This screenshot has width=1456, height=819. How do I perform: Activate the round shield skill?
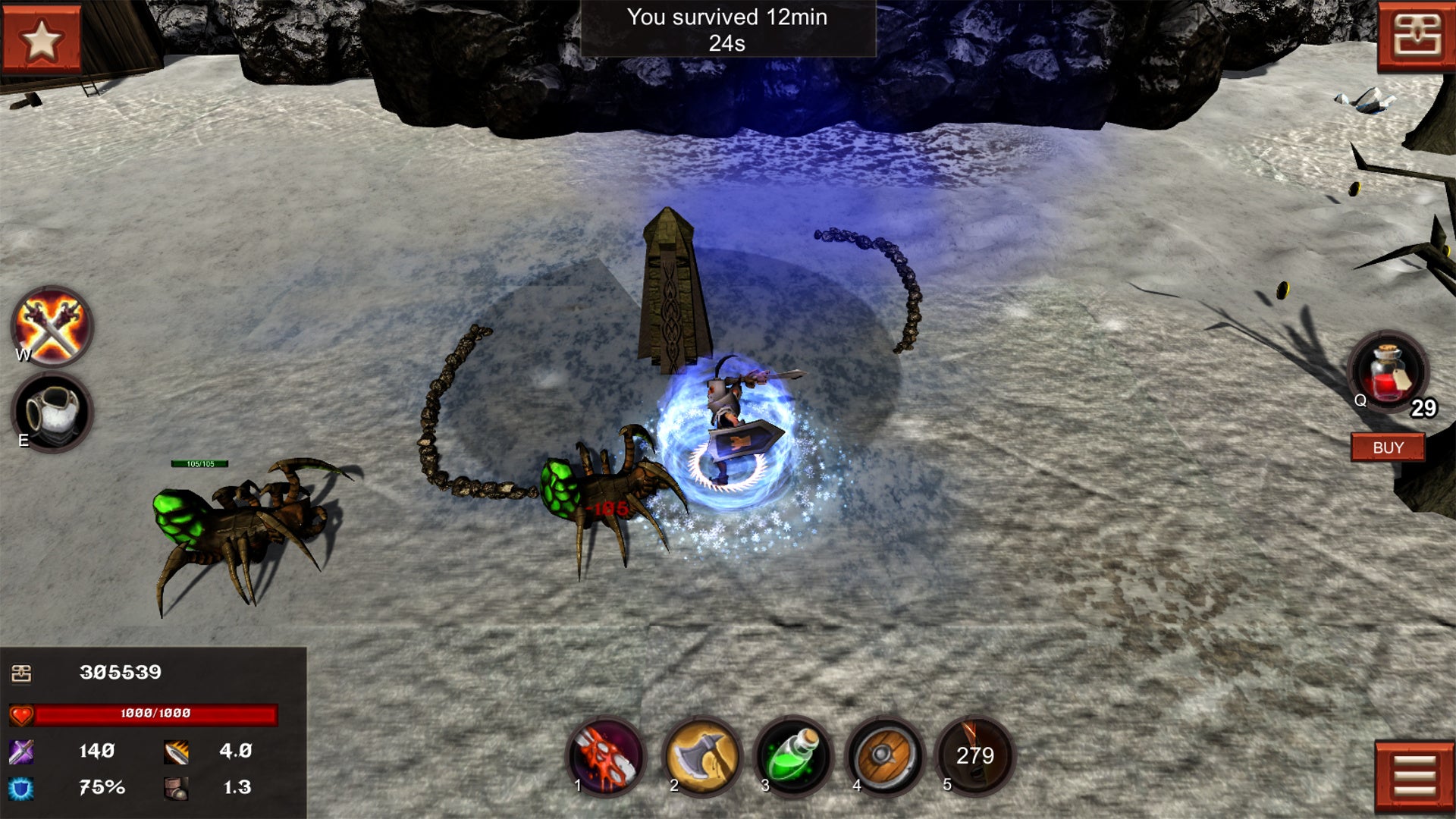click(884, 756)
